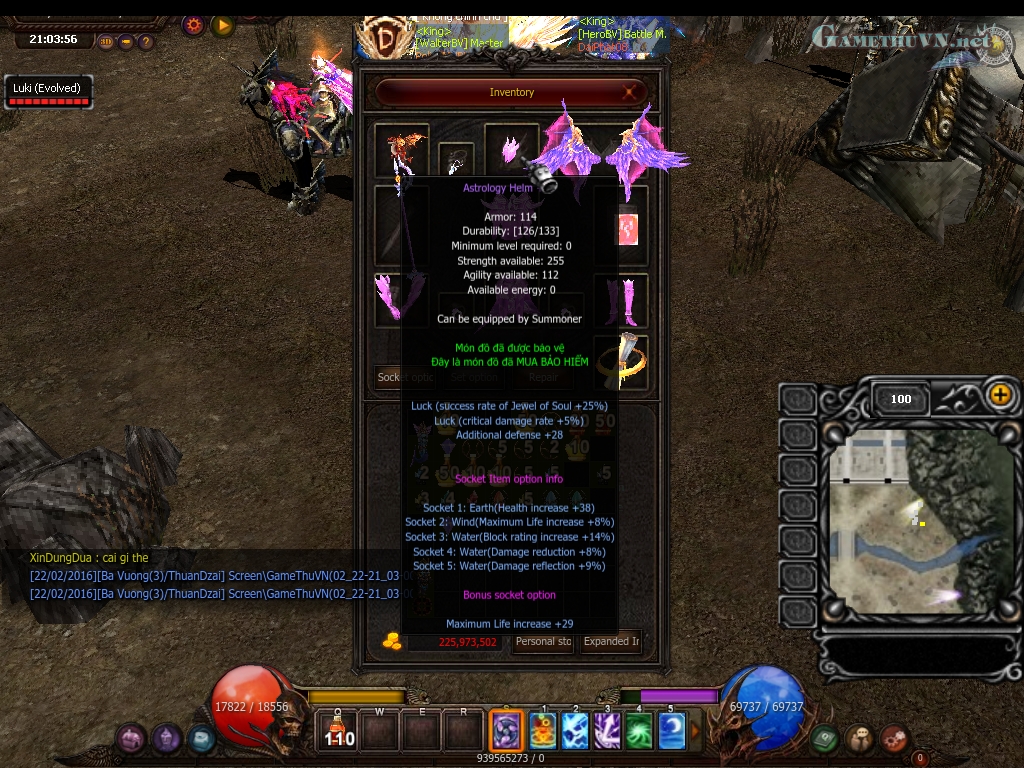Activate the blue lightning skill in slot 2
The image size is (1024, 768).
point(575,731)
